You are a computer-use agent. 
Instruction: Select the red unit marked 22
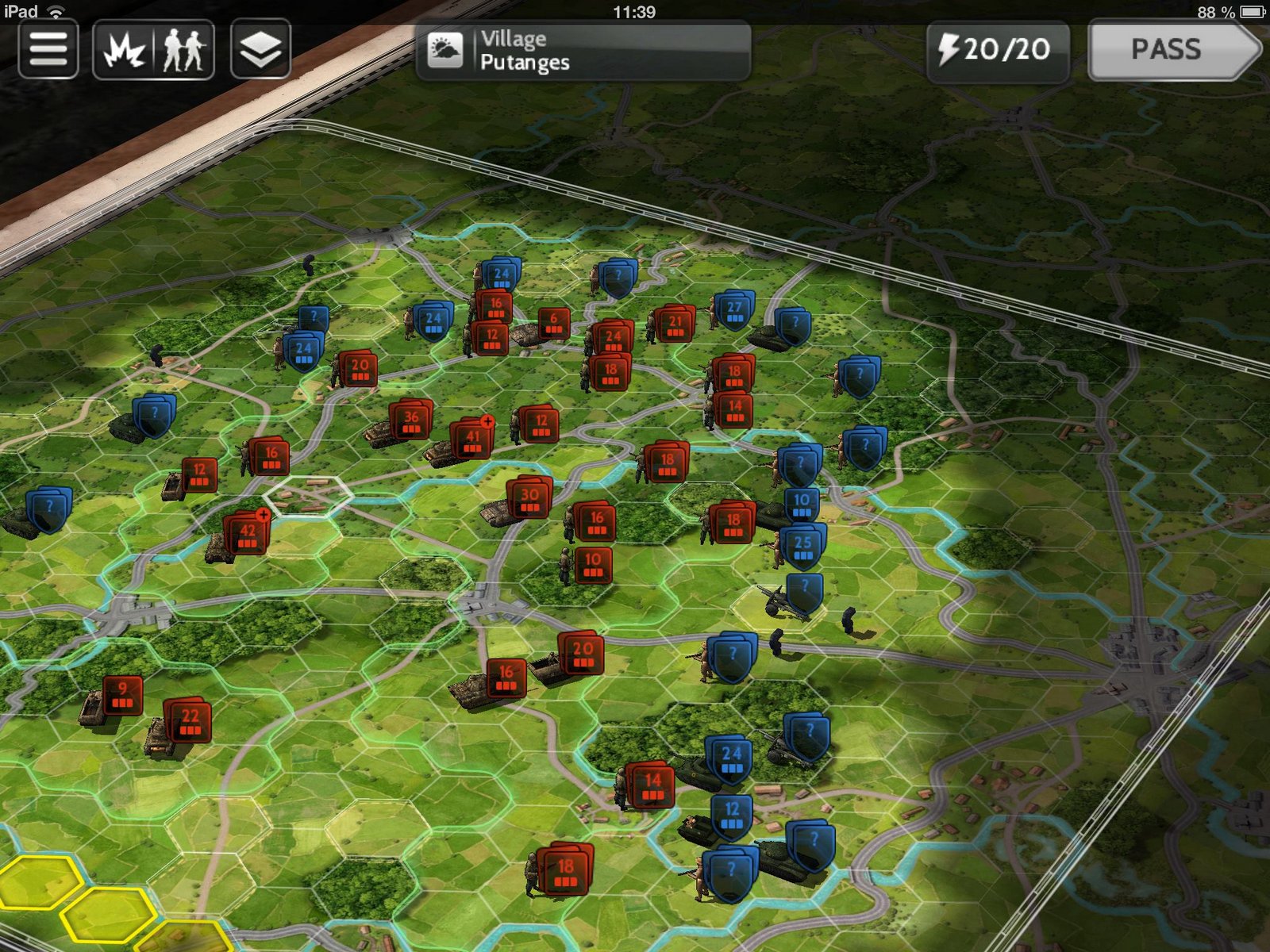pyautogui.click(x=189, y=720)
